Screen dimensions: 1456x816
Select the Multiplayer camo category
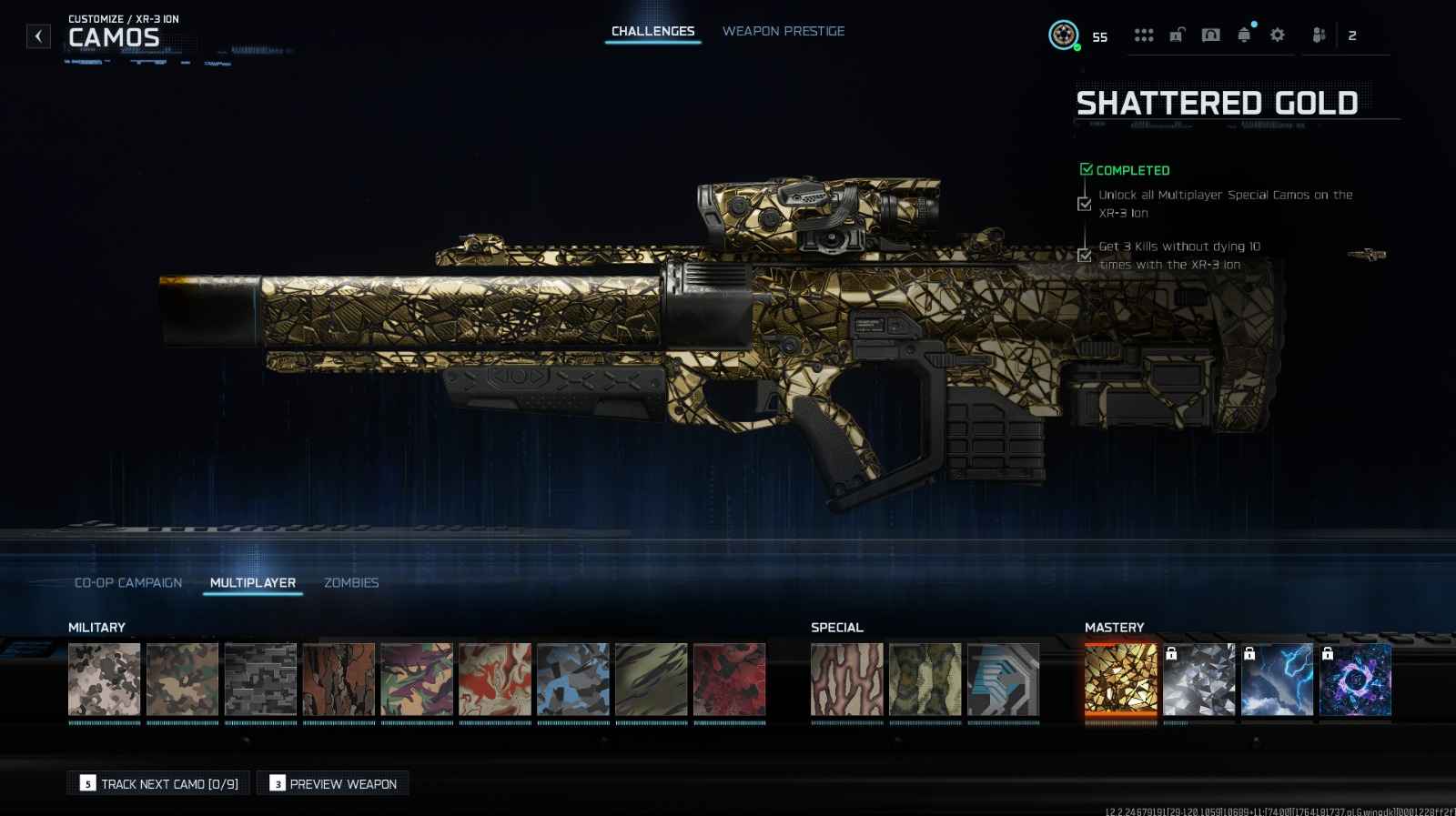253,582
